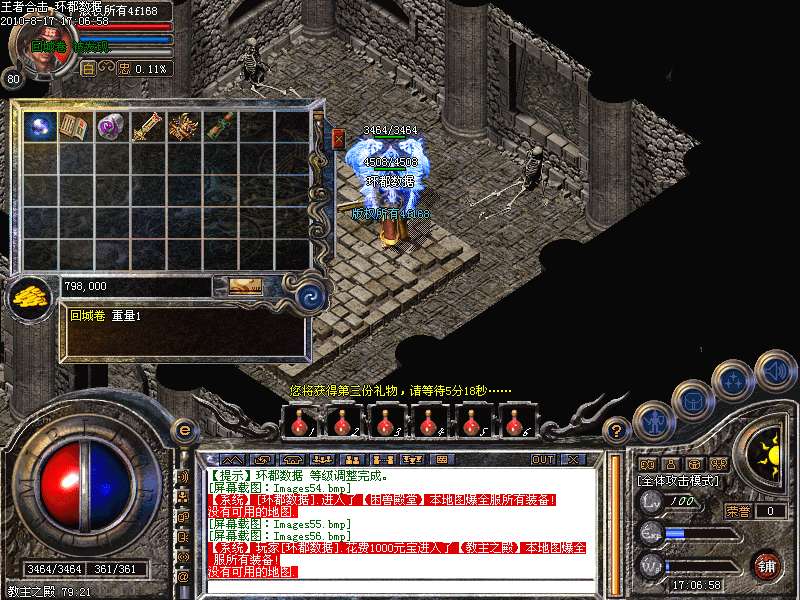800x600 pixels.
Task: Pick the open book item slot
Action: coord(75,127)
